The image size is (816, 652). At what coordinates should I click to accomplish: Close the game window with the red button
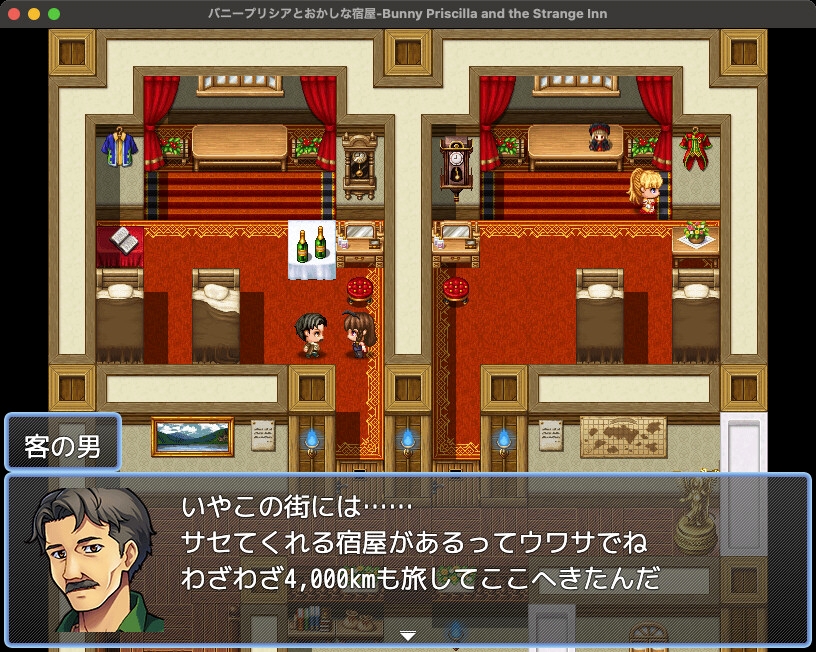pos(15,14)
